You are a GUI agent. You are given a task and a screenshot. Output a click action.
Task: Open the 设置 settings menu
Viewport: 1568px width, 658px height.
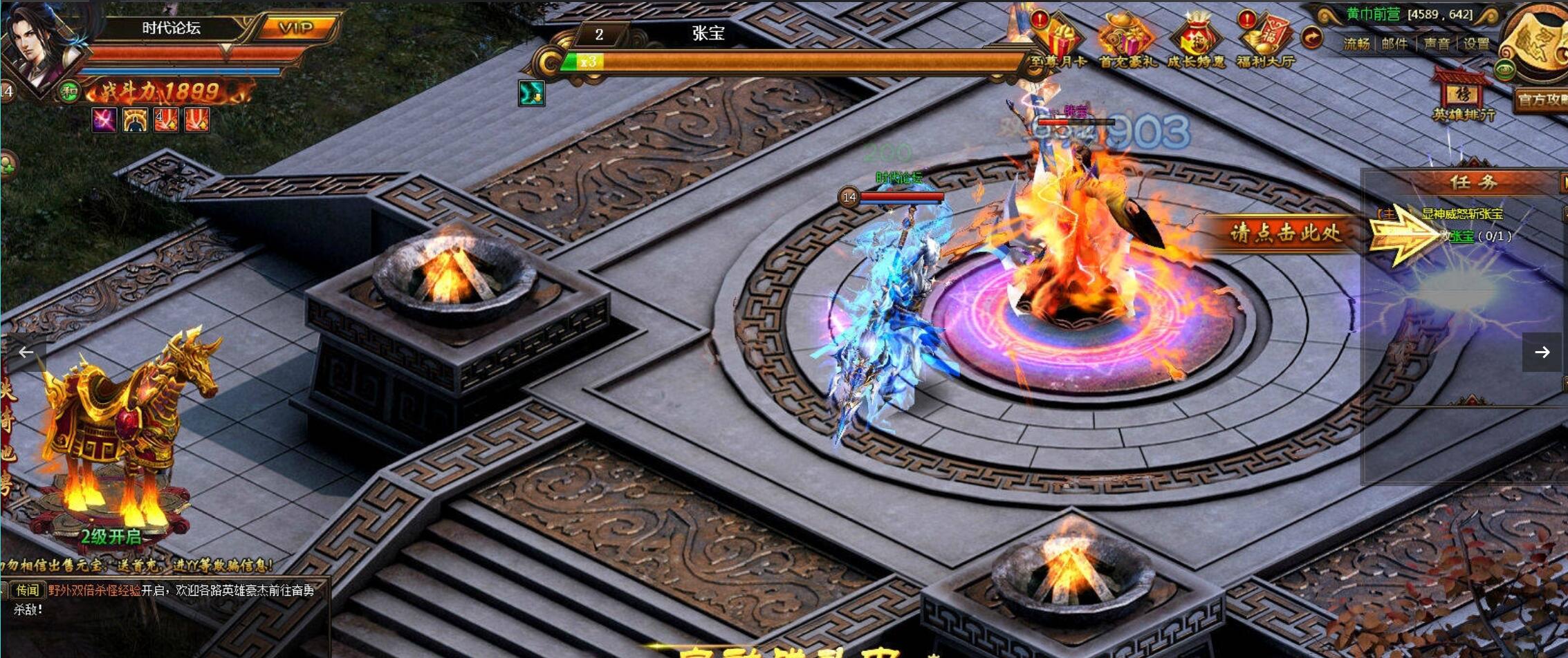pos(1476,44)
